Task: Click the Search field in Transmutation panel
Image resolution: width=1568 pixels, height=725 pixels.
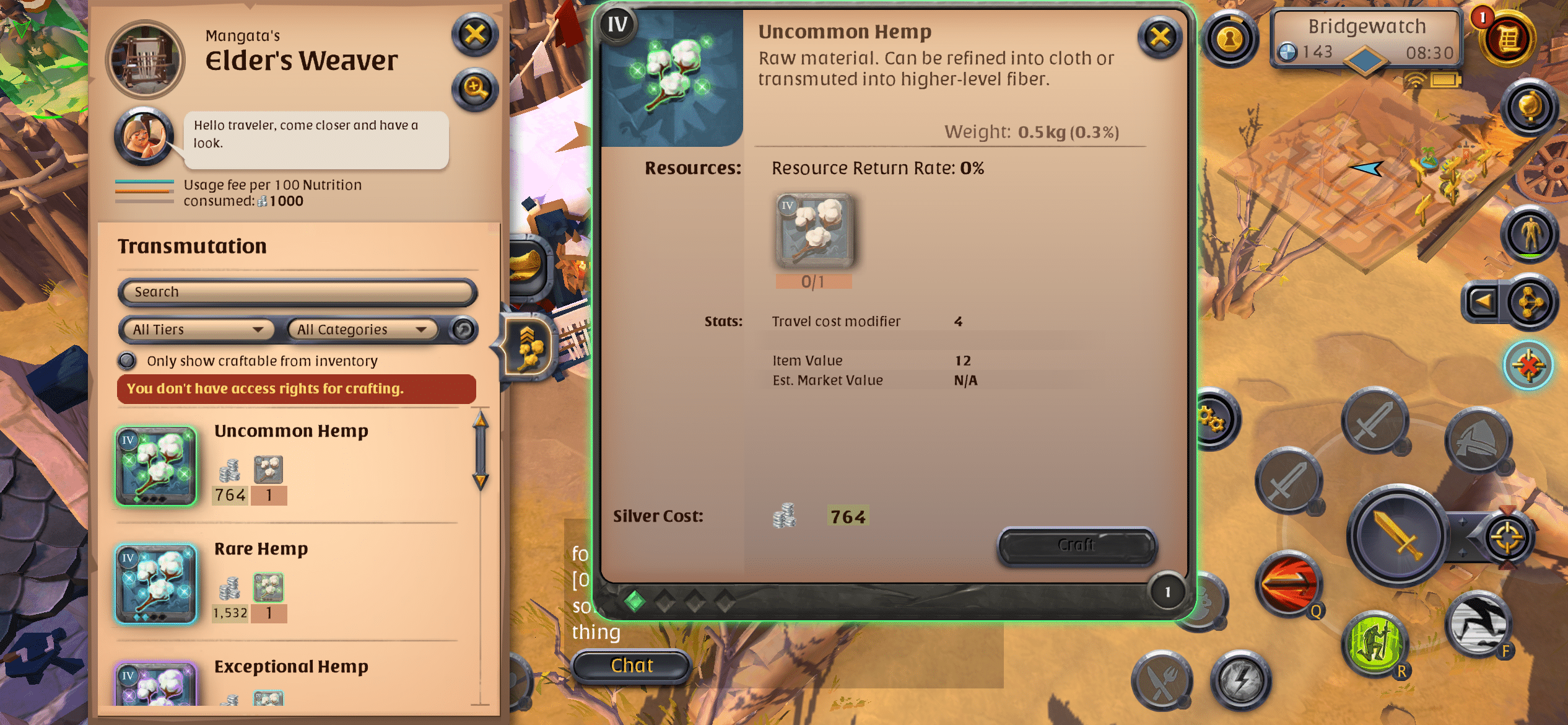Action: click(297, 292)
